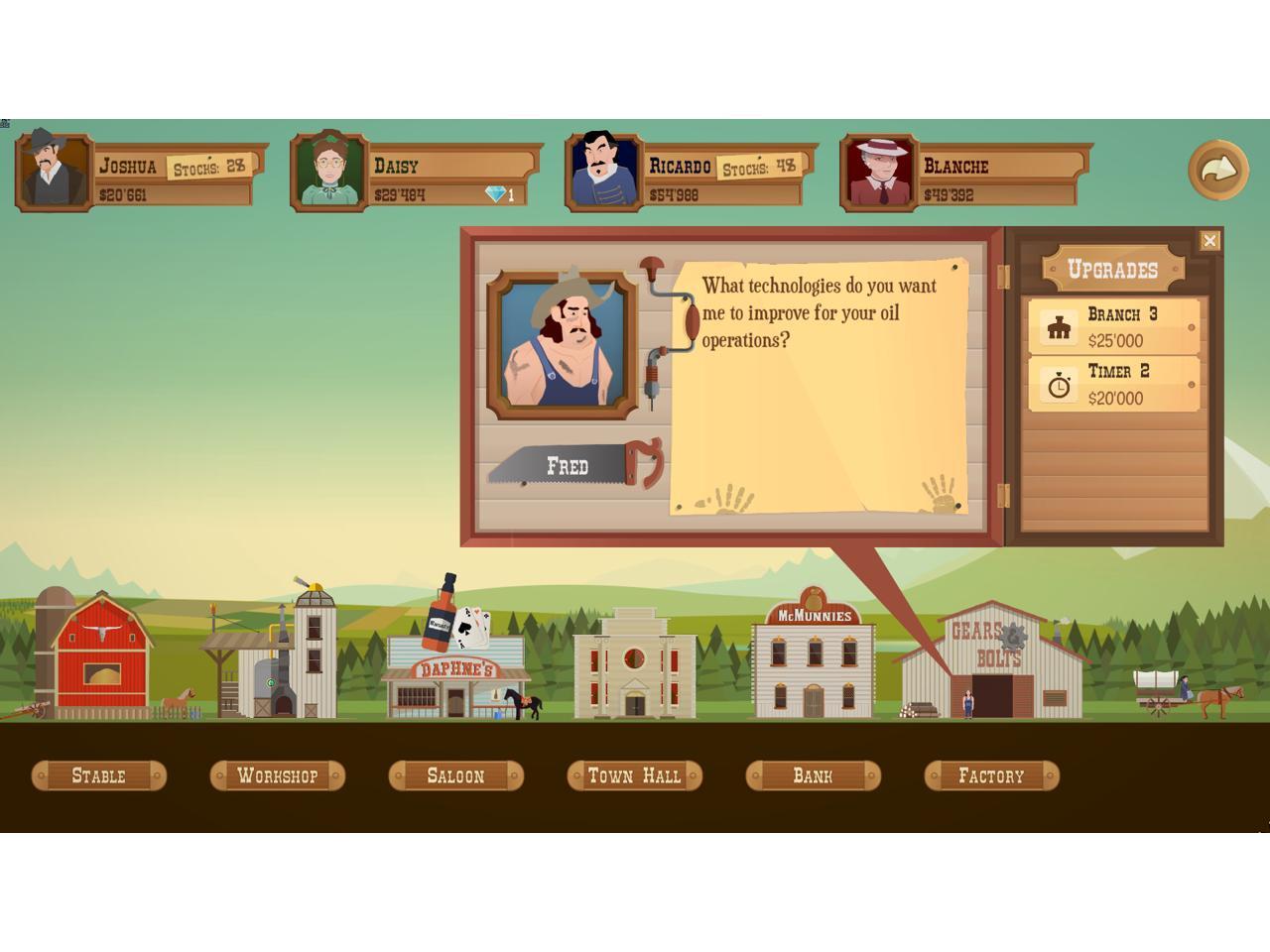Select the Factory button
This screenshot has width=1270, height=952.
[x=992, y=775]
